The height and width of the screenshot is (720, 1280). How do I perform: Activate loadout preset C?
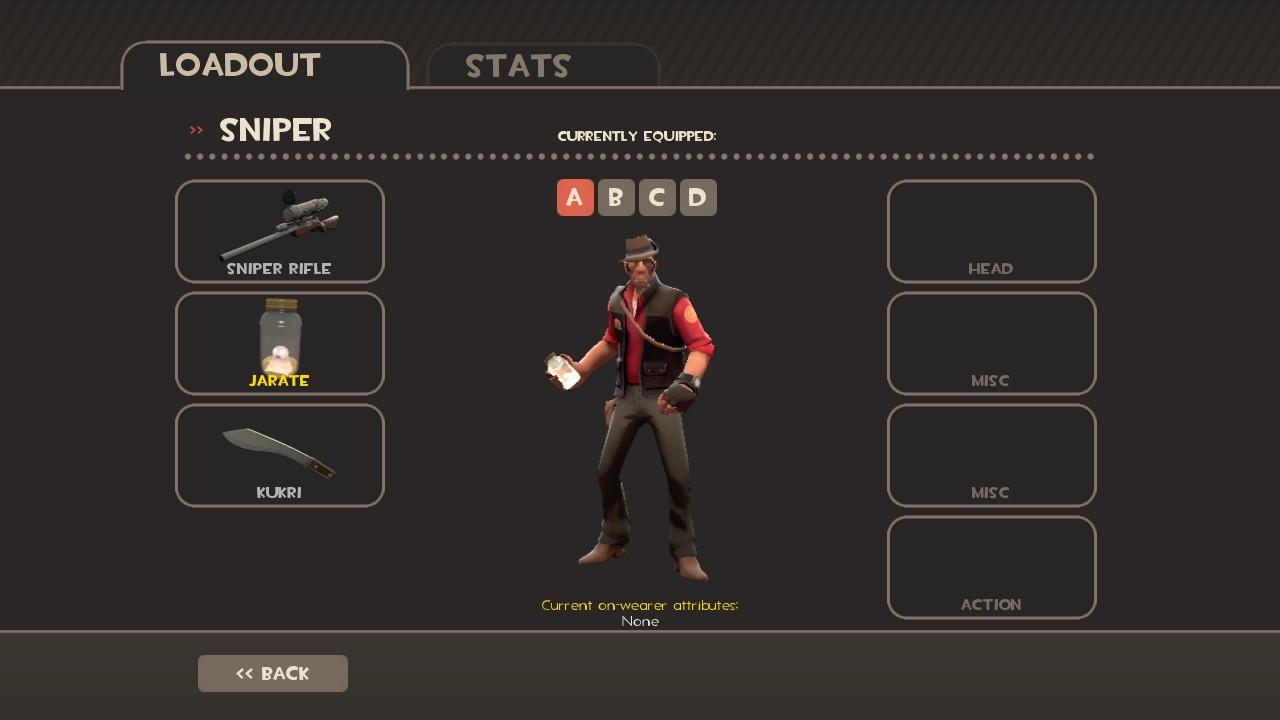[x=657, y=197]
